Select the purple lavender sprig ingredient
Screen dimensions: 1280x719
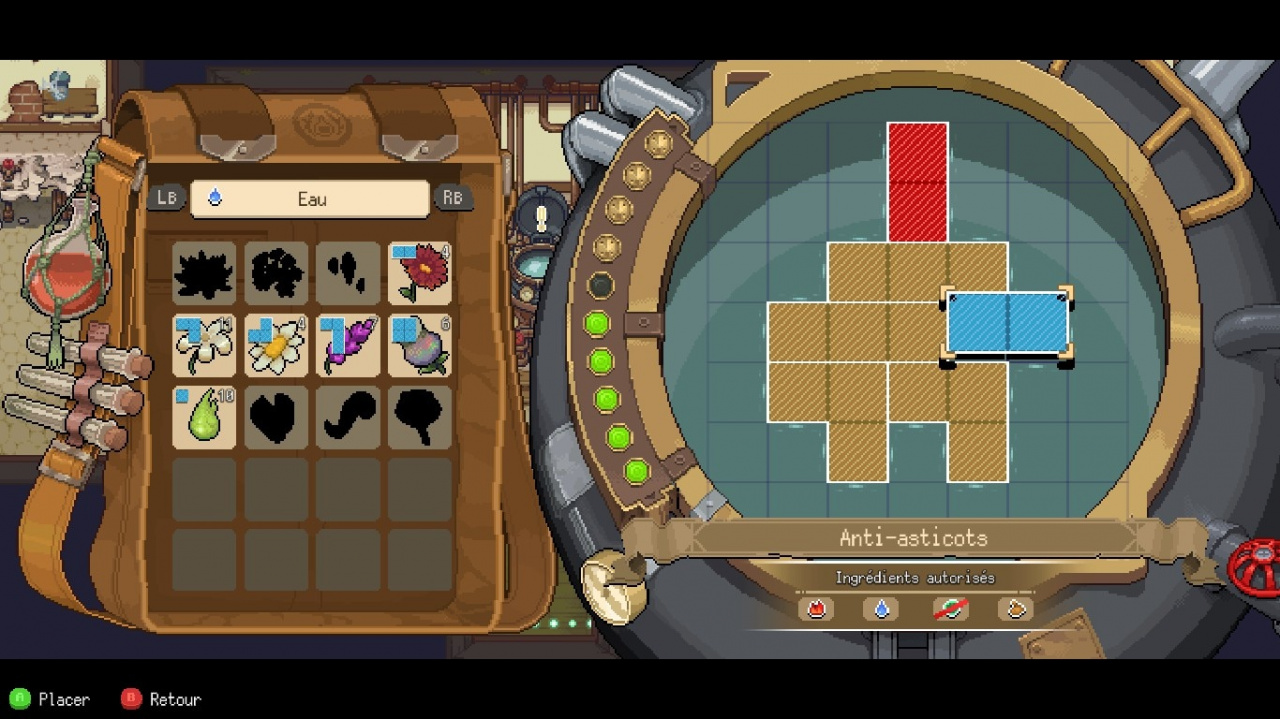coord(348,345)
